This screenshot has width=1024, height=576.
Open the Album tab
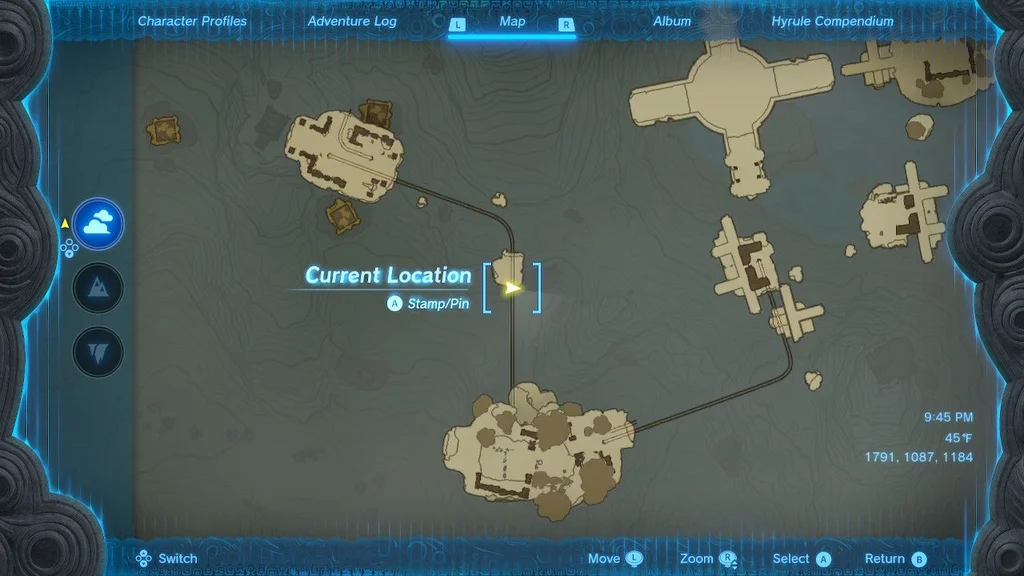(672, 21)
